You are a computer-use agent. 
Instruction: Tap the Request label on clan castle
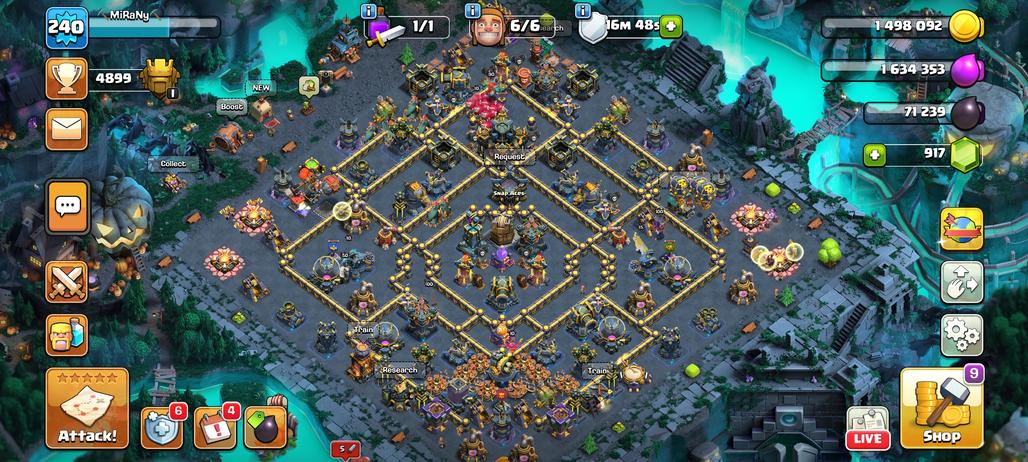pyautogui.click(x=508, y=157)
